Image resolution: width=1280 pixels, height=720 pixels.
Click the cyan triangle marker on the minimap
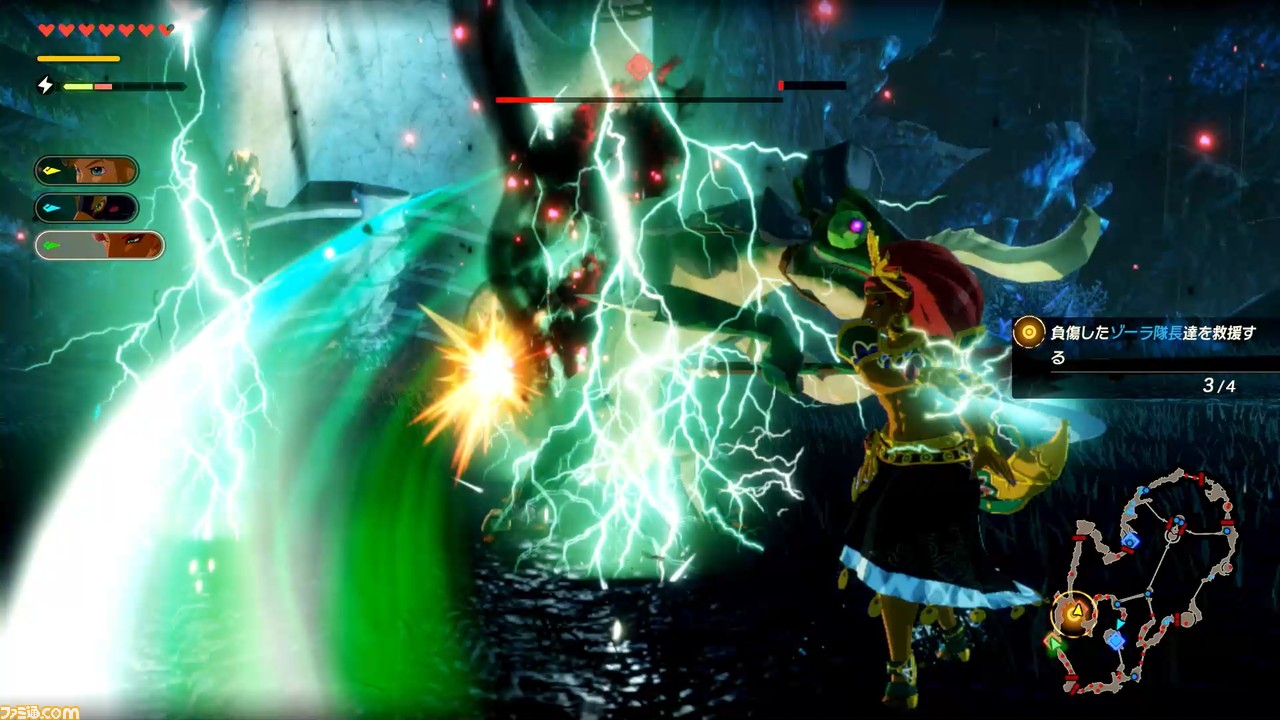pos(1119,624)
